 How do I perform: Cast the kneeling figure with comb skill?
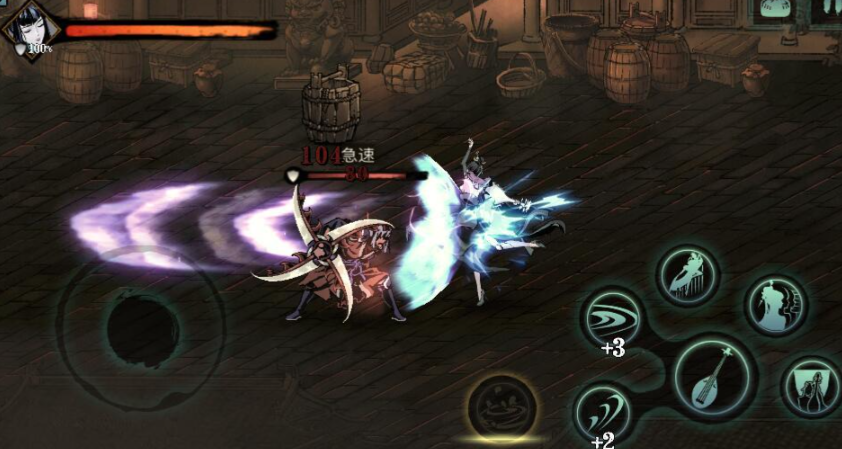coord(687,275)
